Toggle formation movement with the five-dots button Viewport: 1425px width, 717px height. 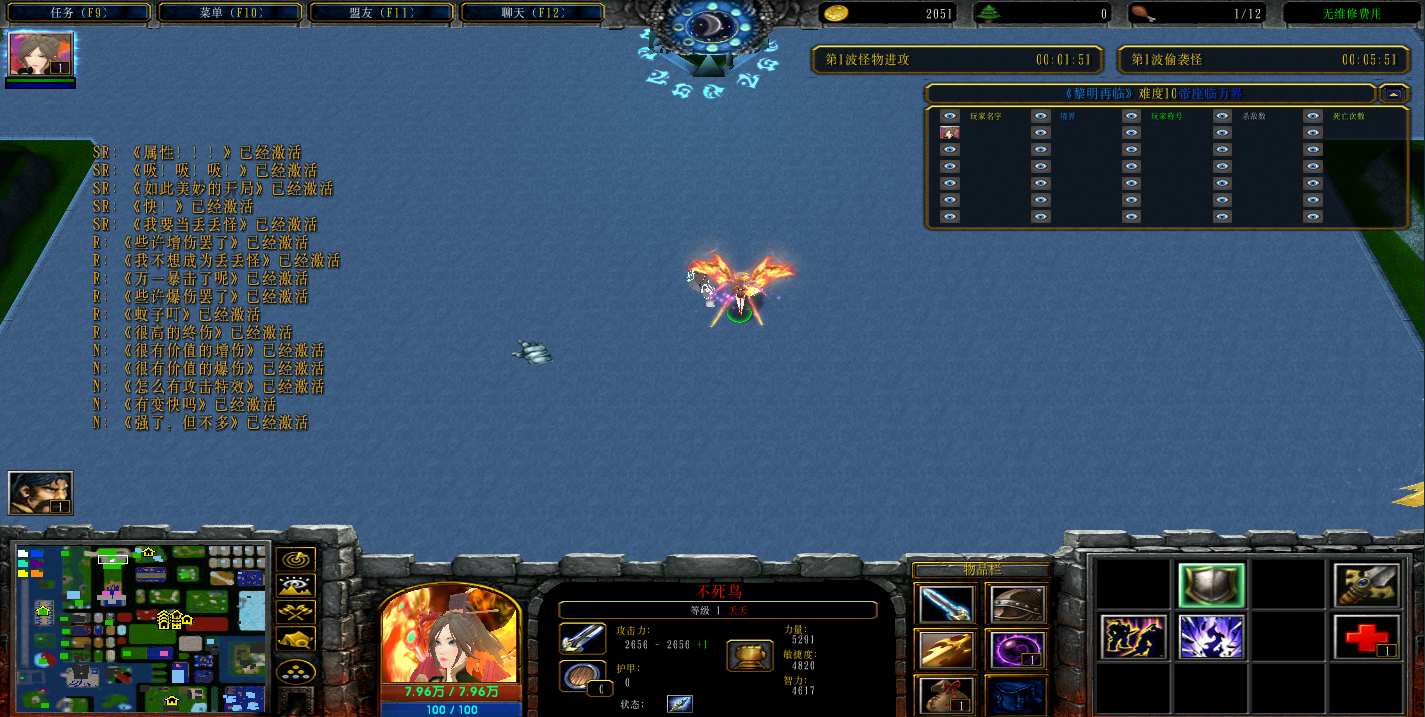tap(296, 670)
